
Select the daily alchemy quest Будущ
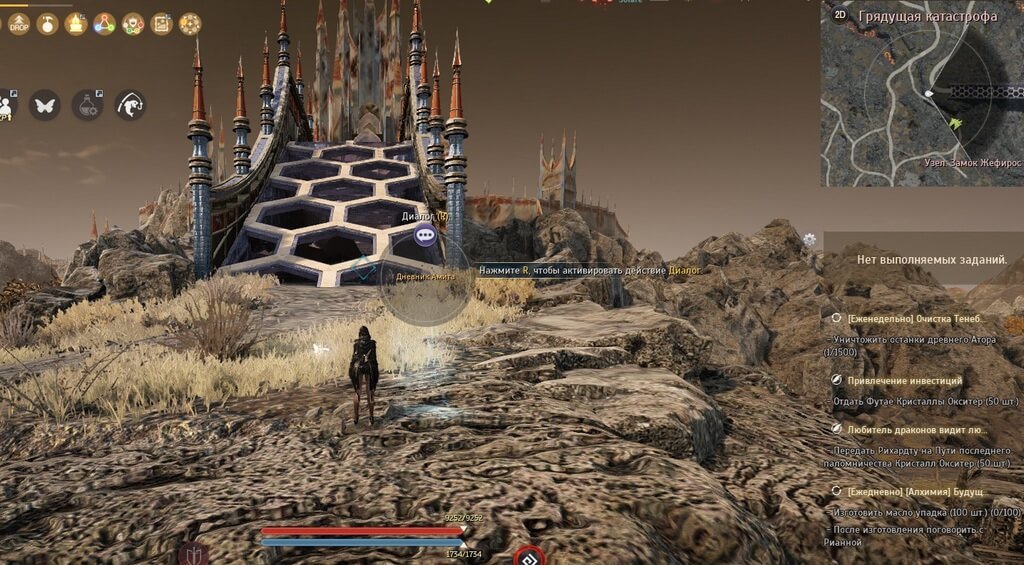tap(915, 491)
